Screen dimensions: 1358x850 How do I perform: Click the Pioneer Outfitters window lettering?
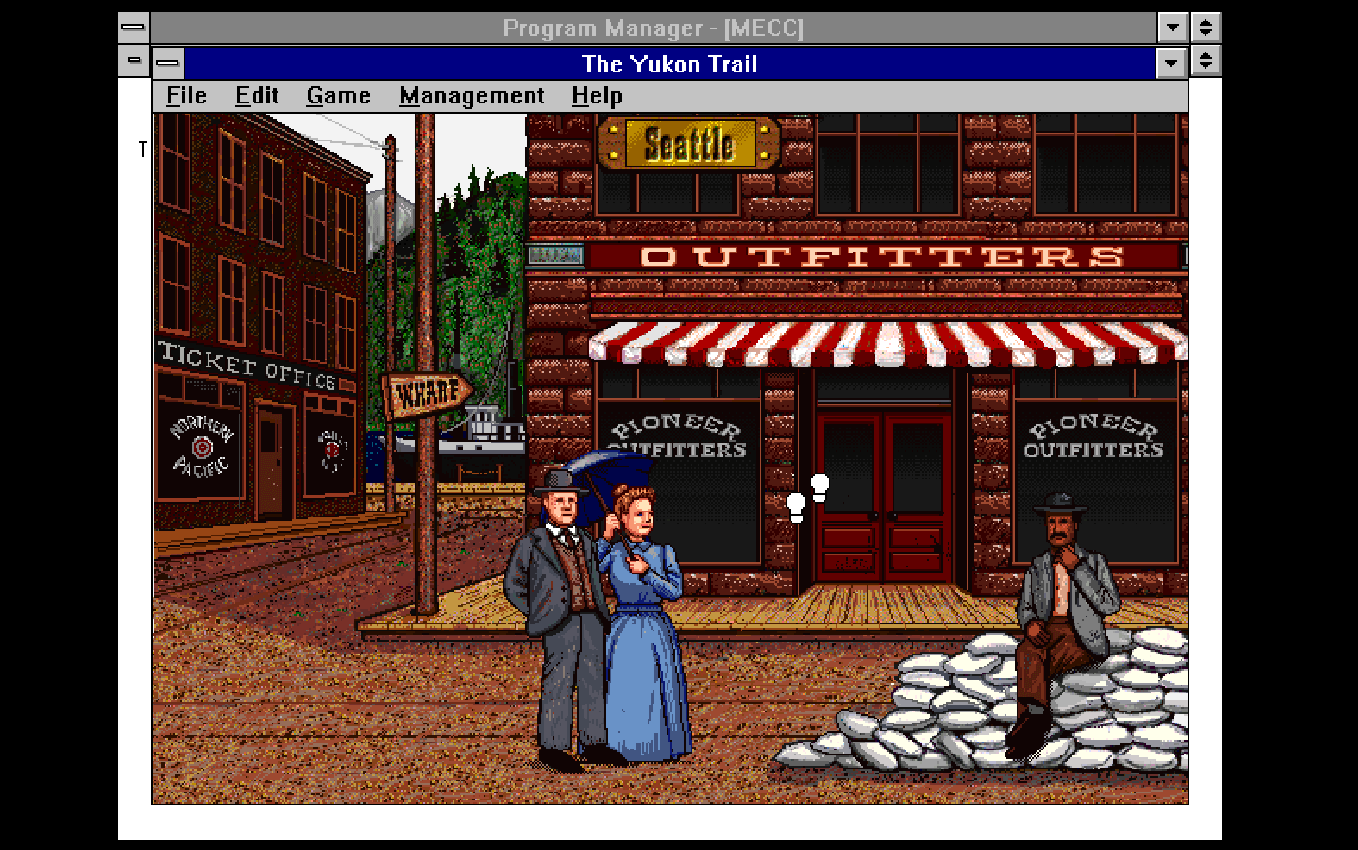coord(676,434)
